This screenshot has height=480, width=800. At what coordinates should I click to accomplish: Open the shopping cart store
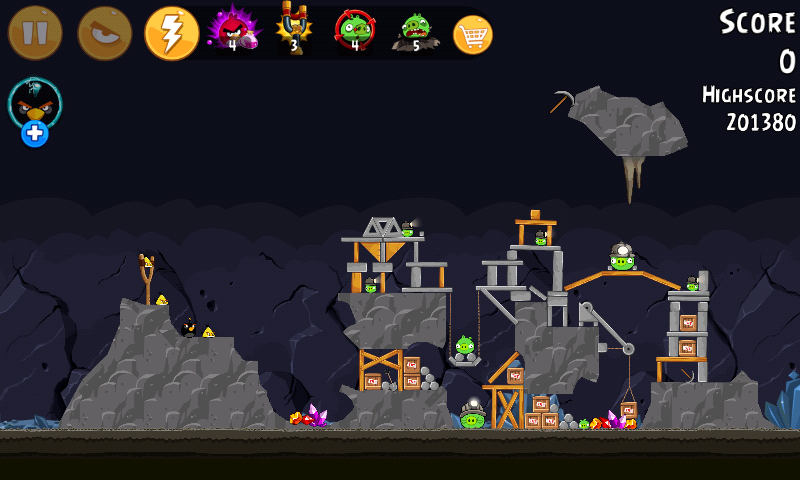(x=473, y=35)
